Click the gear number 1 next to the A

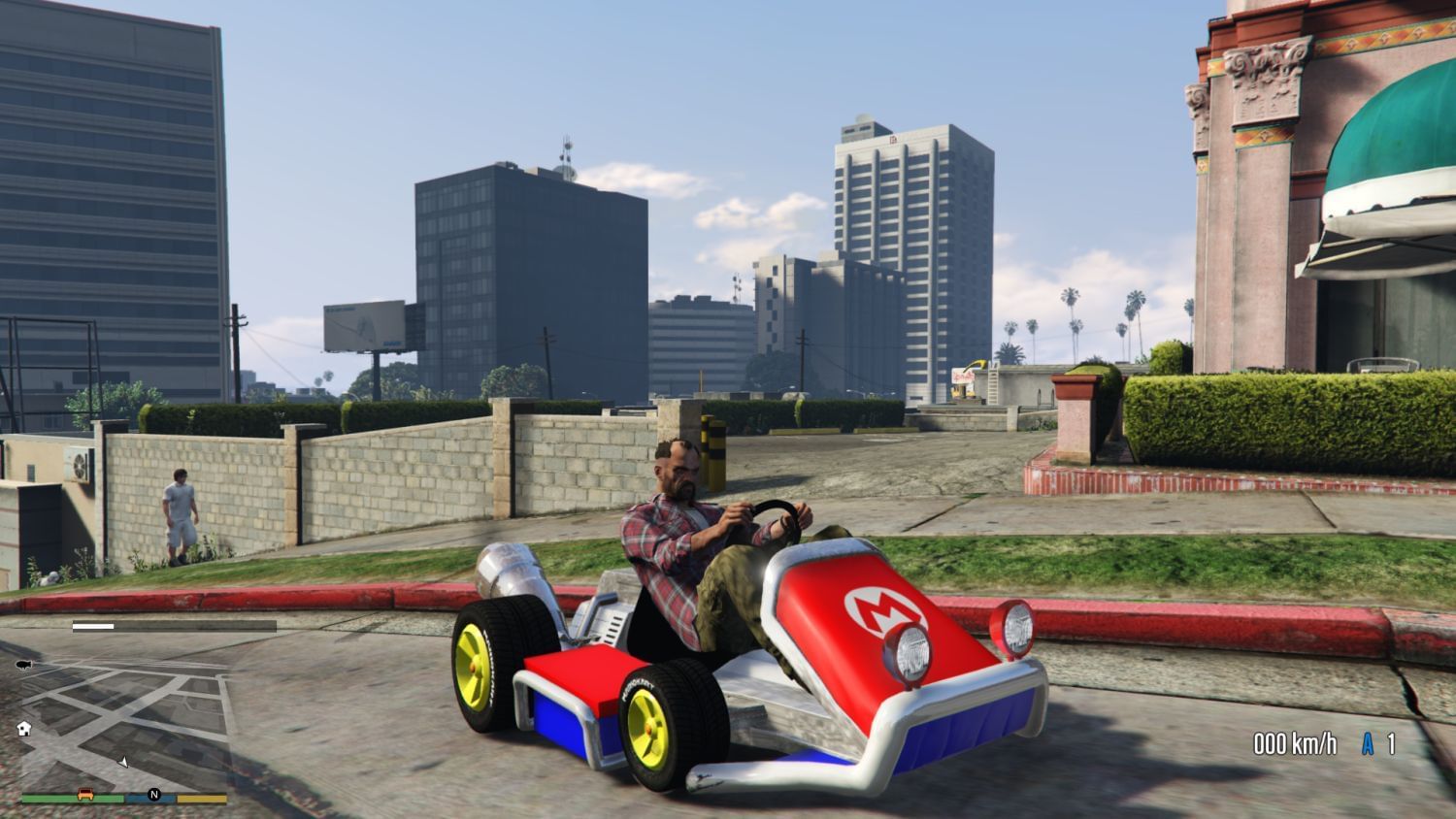coord(1392,744)
